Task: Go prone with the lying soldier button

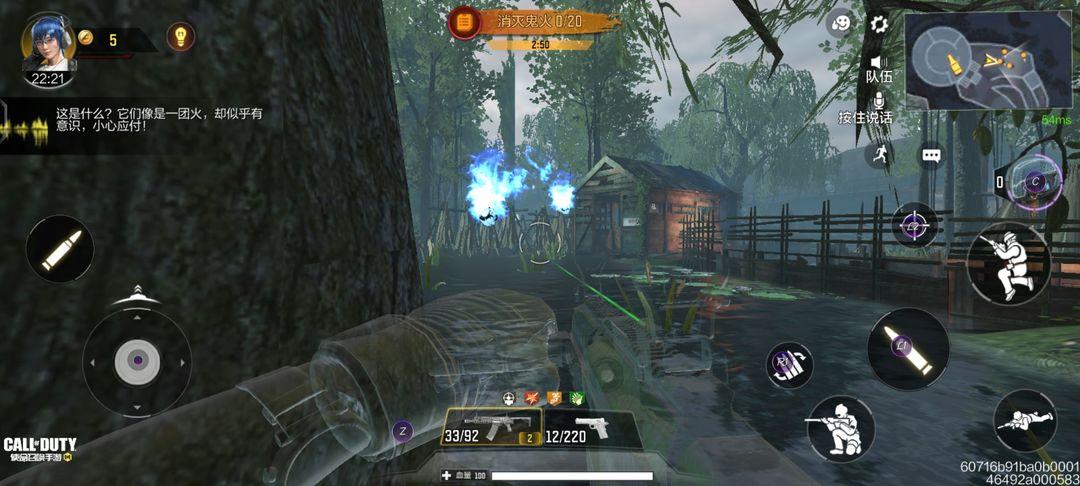Action: (1025, 420)
